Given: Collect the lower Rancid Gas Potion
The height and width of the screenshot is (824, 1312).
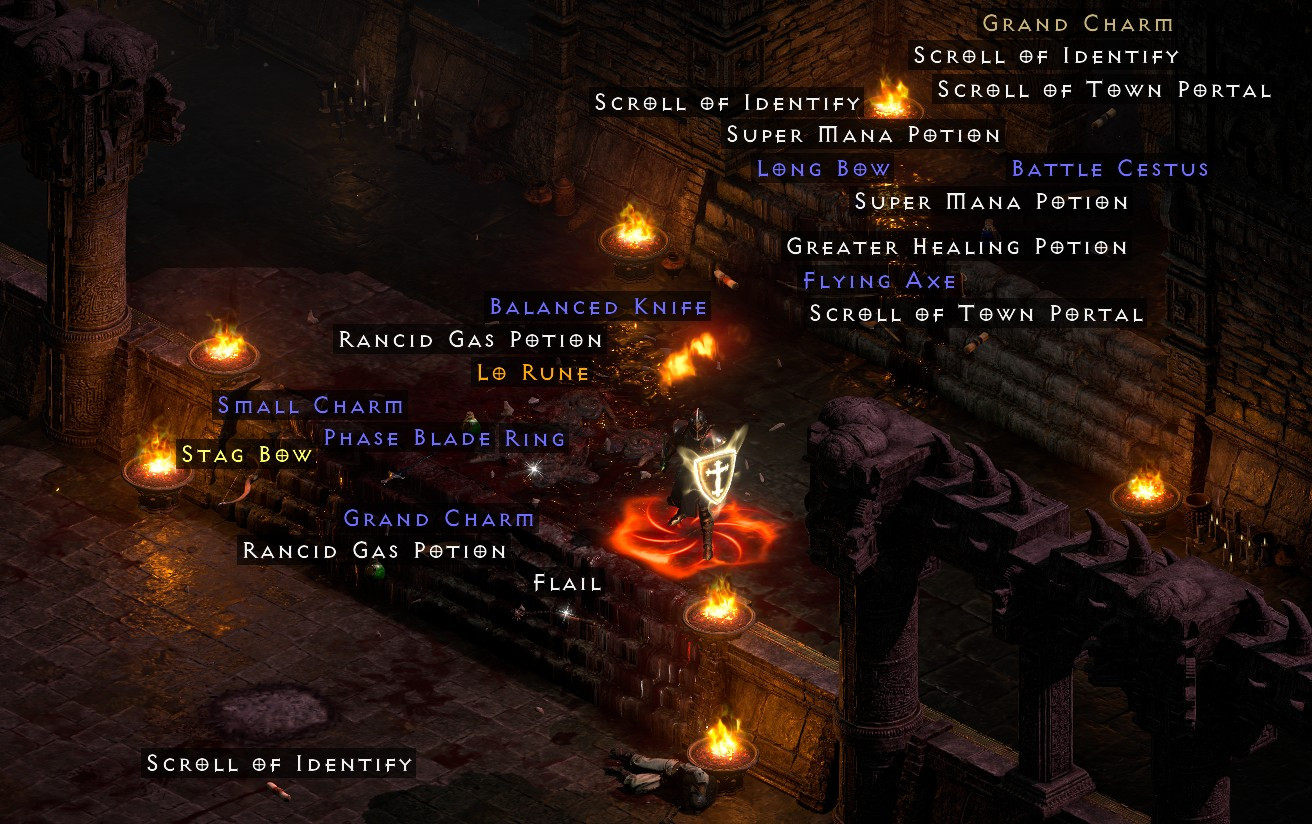Looking at the screenshot, I should (375, 550).
